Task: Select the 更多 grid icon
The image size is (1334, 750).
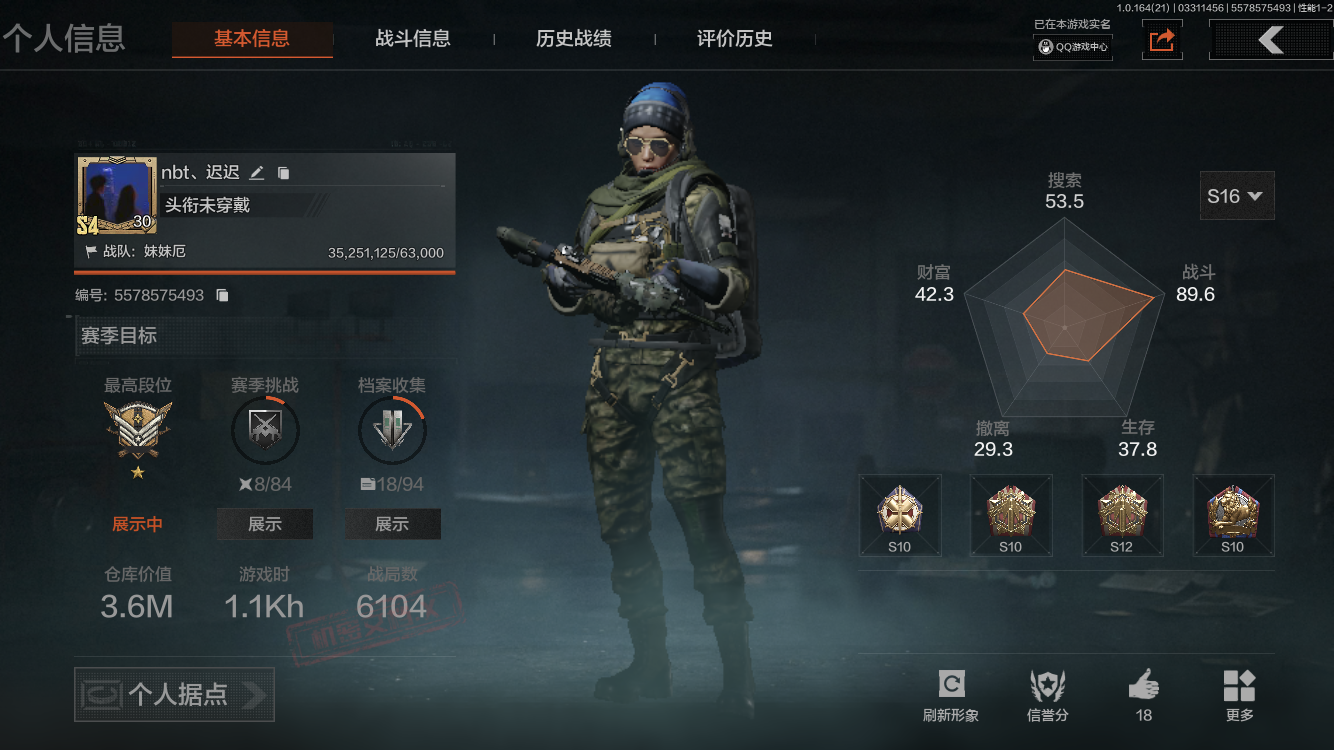Action: (x=1240, y=687)
